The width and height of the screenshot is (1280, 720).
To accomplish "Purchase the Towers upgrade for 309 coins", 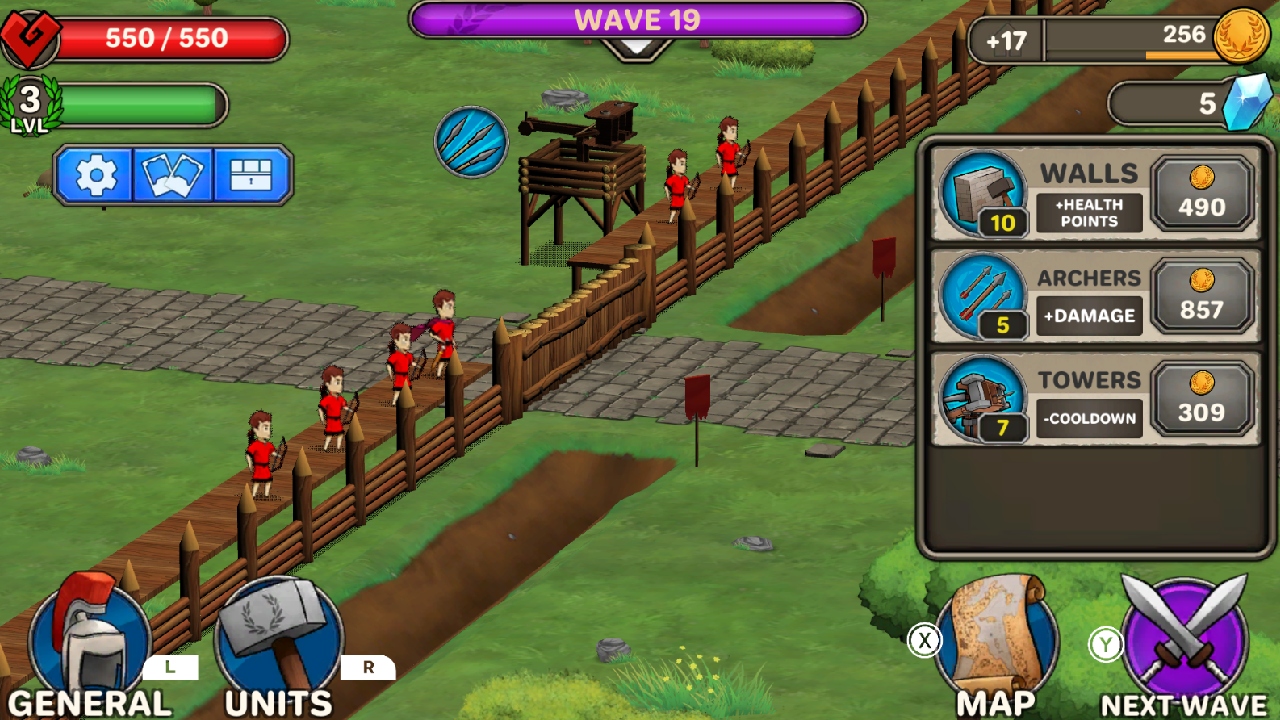I will point(1203,399).
